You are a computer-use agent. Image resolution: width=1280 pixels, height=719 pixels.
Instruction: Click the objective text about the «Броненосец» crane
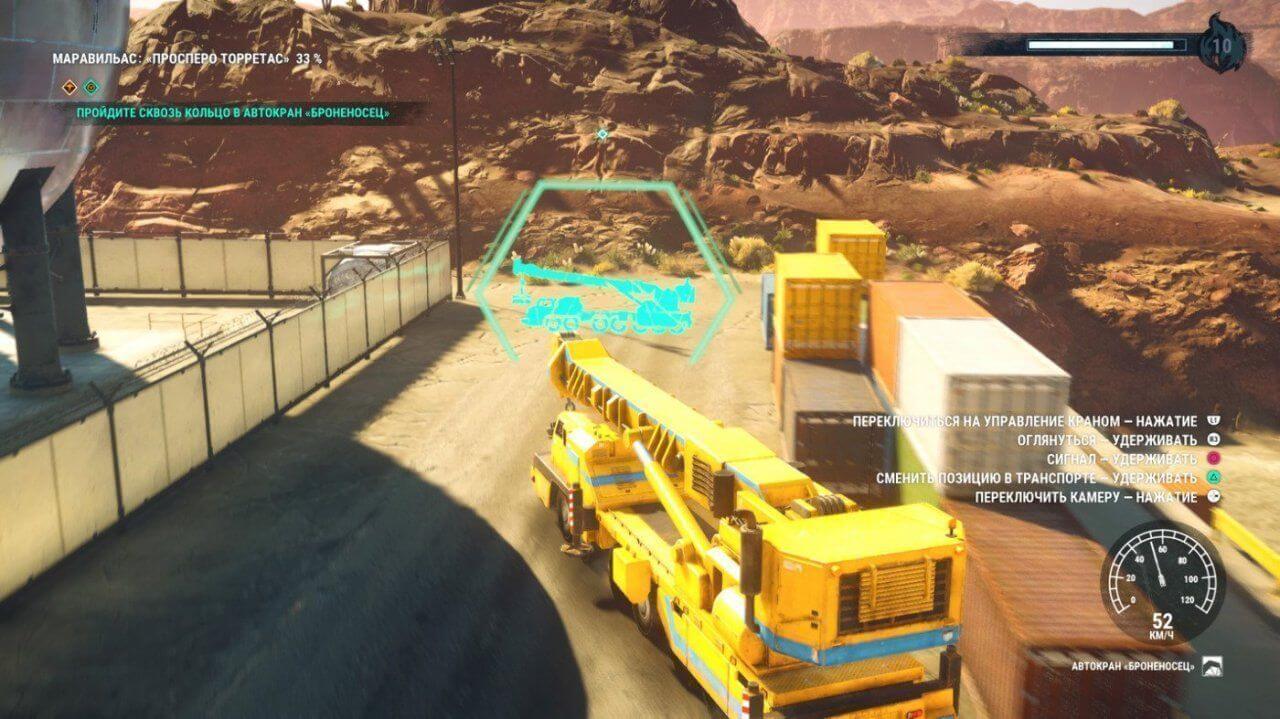point(233,113)
